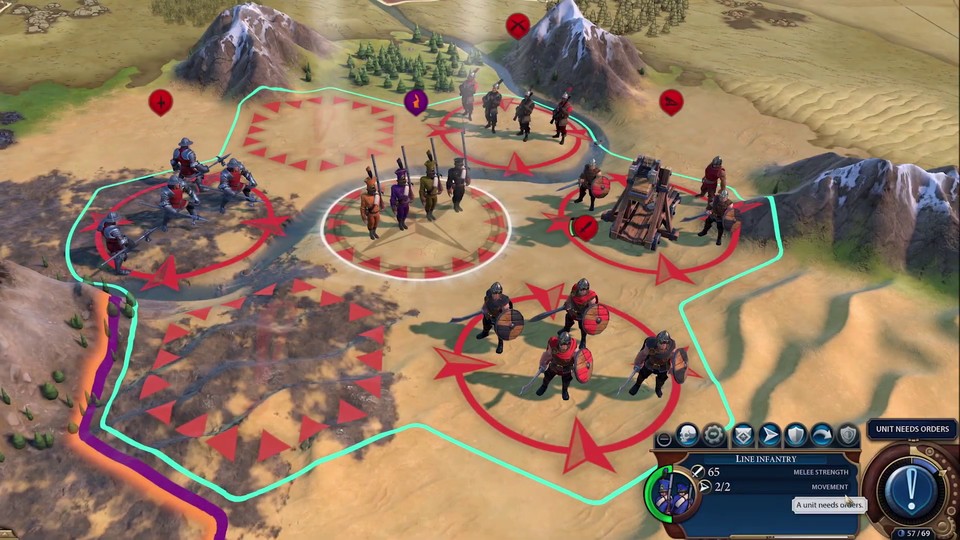Fortify using the blue shield icon
The height and width of the screenshot is (540, 960).
(x=796, y=435)
